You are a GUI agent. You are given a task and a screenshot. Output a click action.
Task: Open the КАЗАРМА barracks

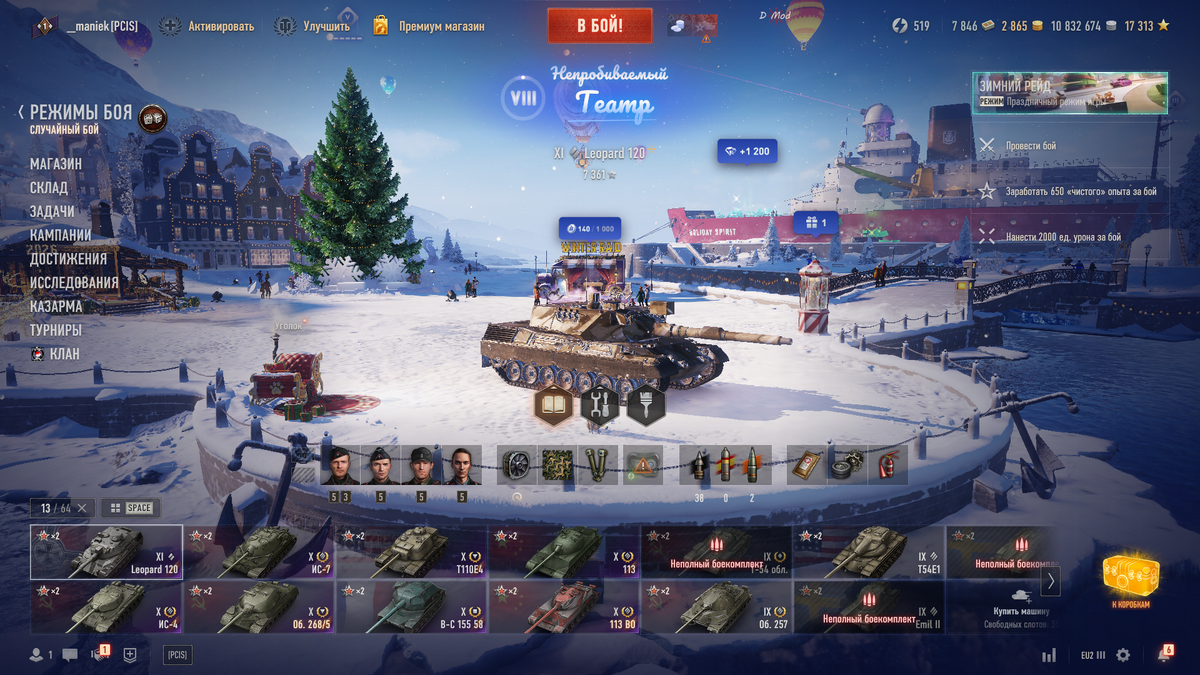click(56, 306)
